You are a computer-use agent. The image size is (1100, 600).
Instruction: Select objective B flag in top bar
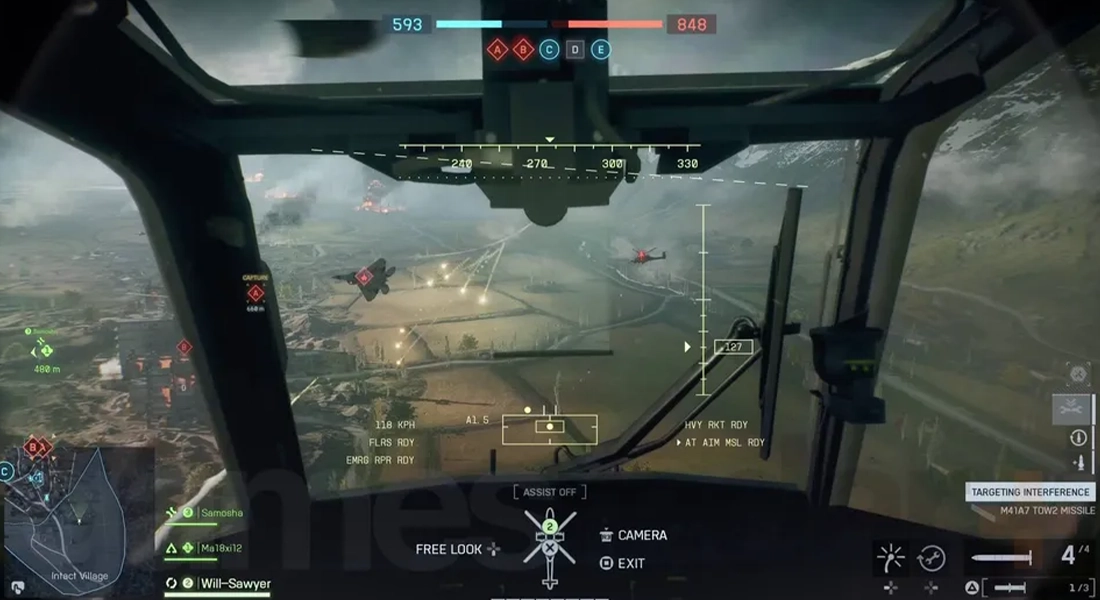523,49
